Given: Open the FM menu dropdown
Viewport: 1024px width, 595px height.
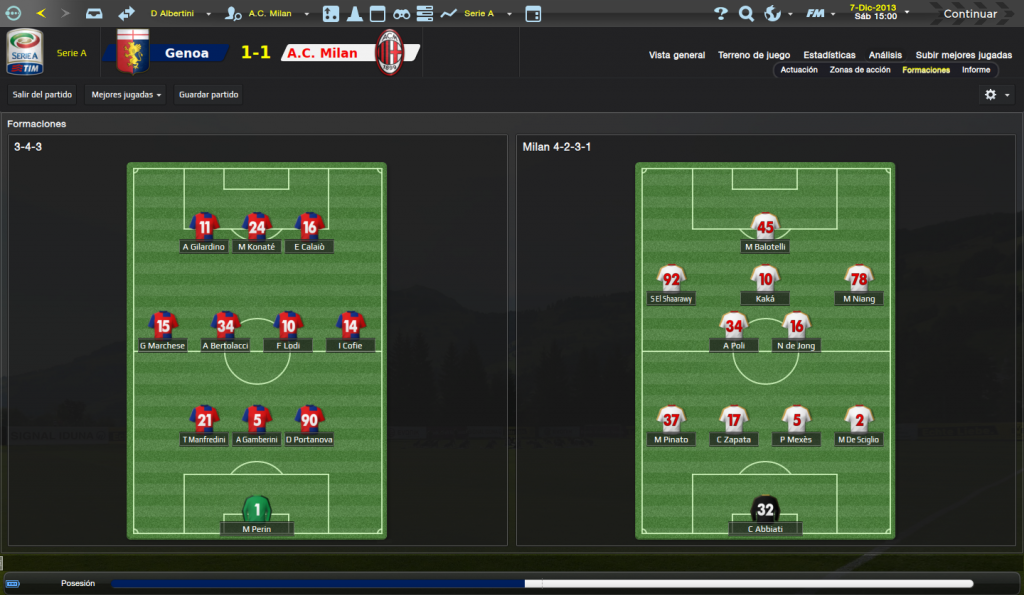Looking at the screenshot, I should click(x=821, y=14).
